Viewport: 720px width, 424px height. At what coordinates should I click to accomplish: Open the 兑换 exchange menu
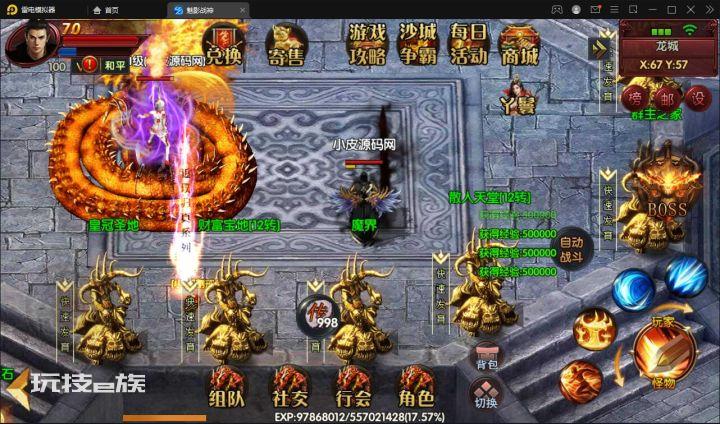[222, 46]
